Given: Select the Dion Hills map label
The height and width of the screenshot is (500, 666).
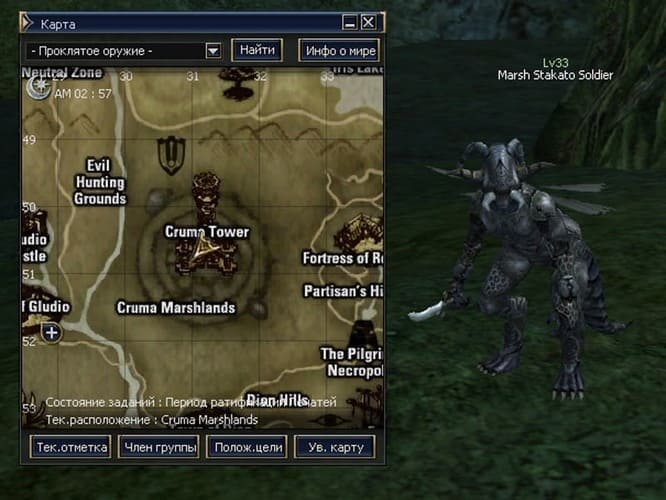Looking at the screenshot, I should [x=276, y=400].
